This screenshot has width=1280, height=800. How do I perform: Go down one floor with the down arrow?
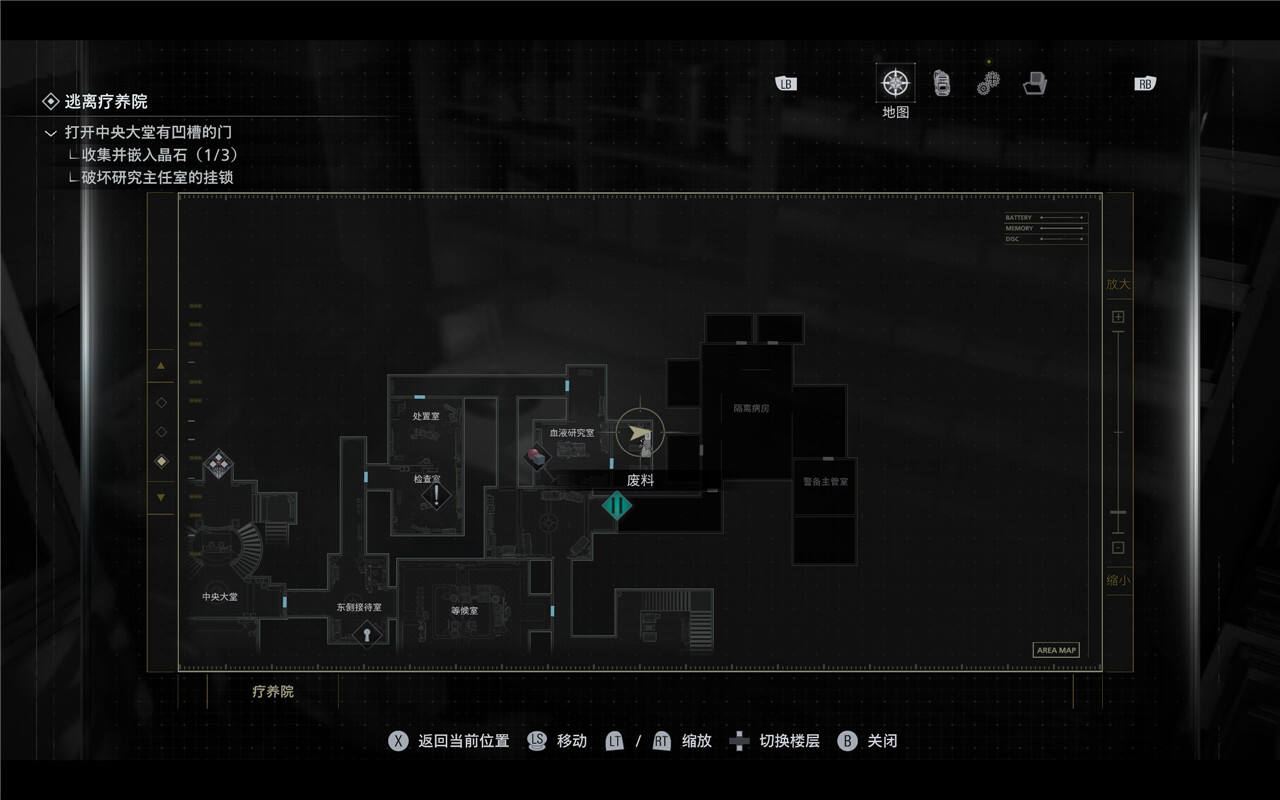coord(161,497)
